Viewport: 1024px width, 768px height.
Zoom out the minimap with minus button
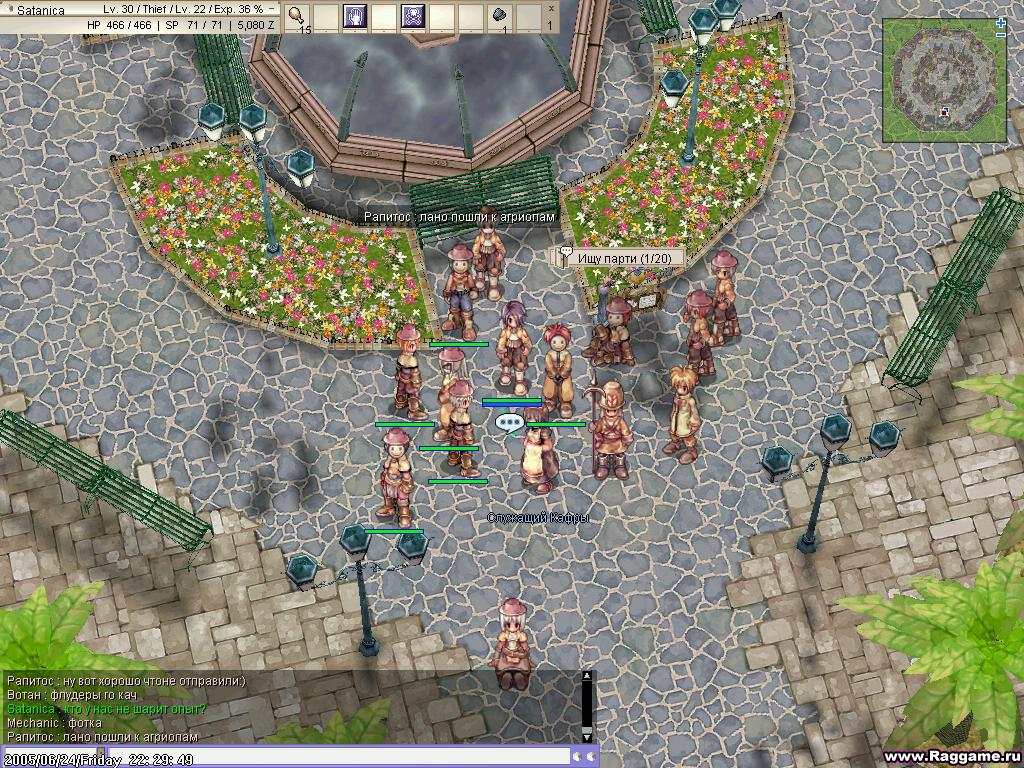click(1001, 35)
